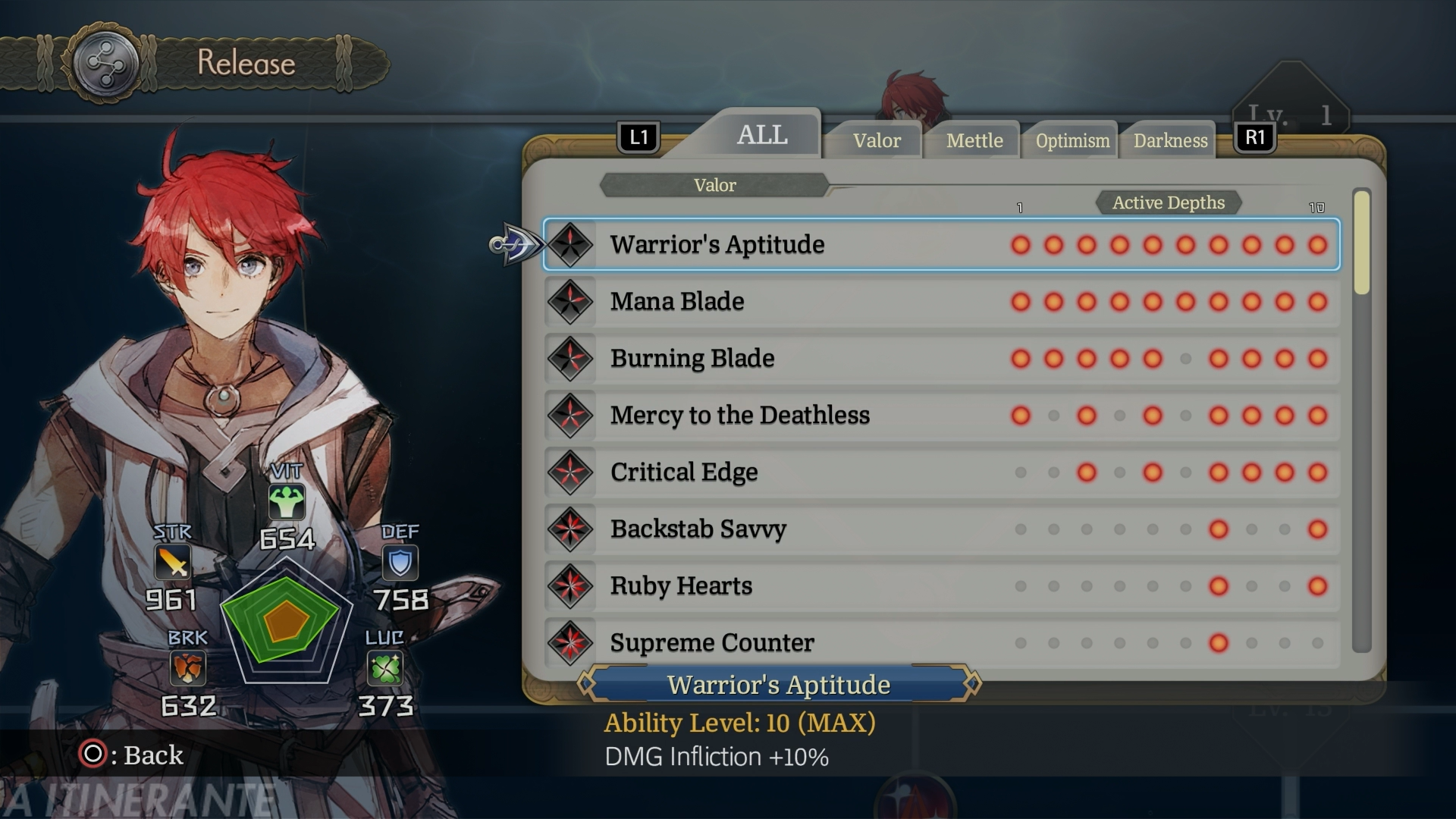Screen dimensions: 1456x819
Task: Select the Darkness tab
Action: point(1170,141)
